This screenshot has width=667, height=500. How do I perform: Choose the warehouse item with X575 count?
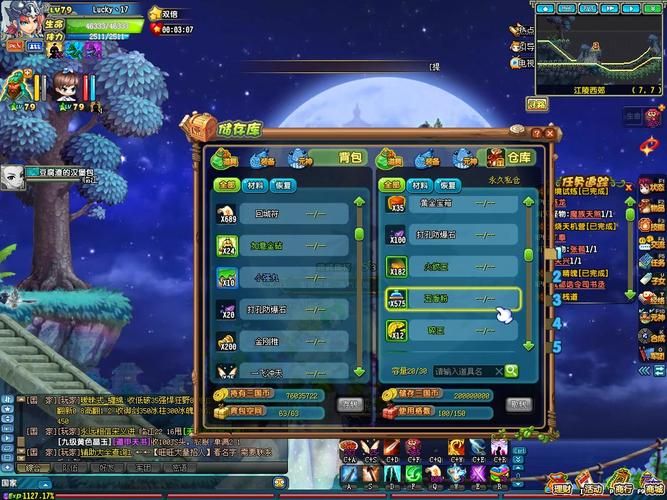[x=451, y=298]
